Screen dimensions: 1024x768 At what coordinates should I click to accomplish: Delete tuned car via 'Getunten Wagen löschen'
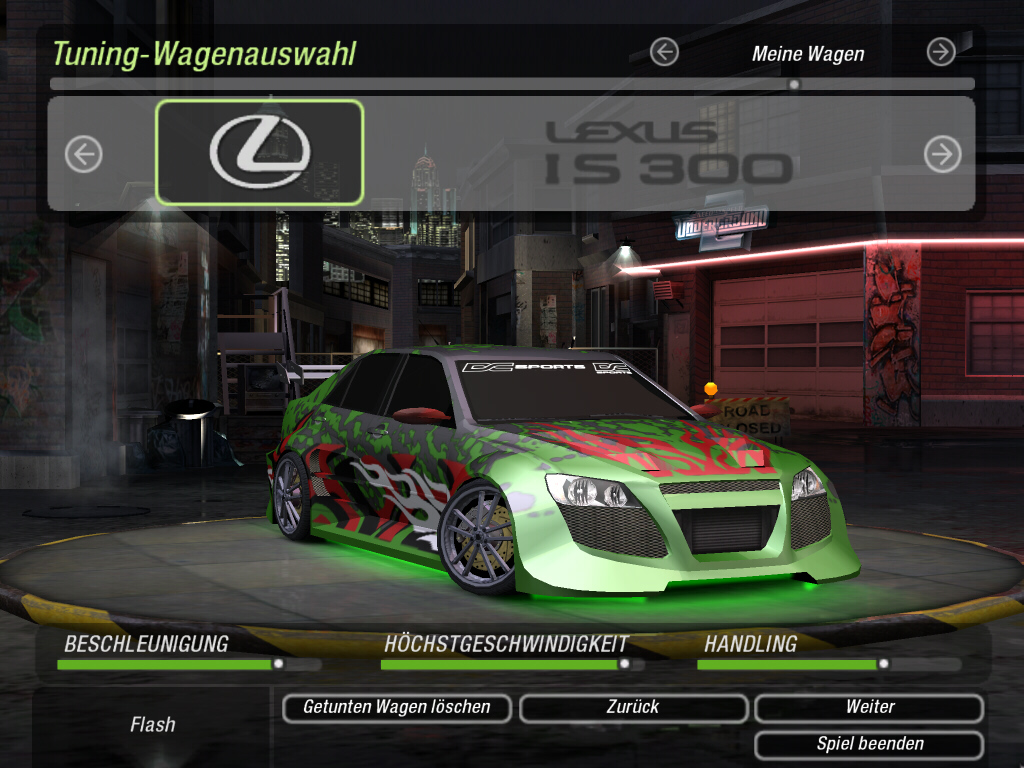397,708
